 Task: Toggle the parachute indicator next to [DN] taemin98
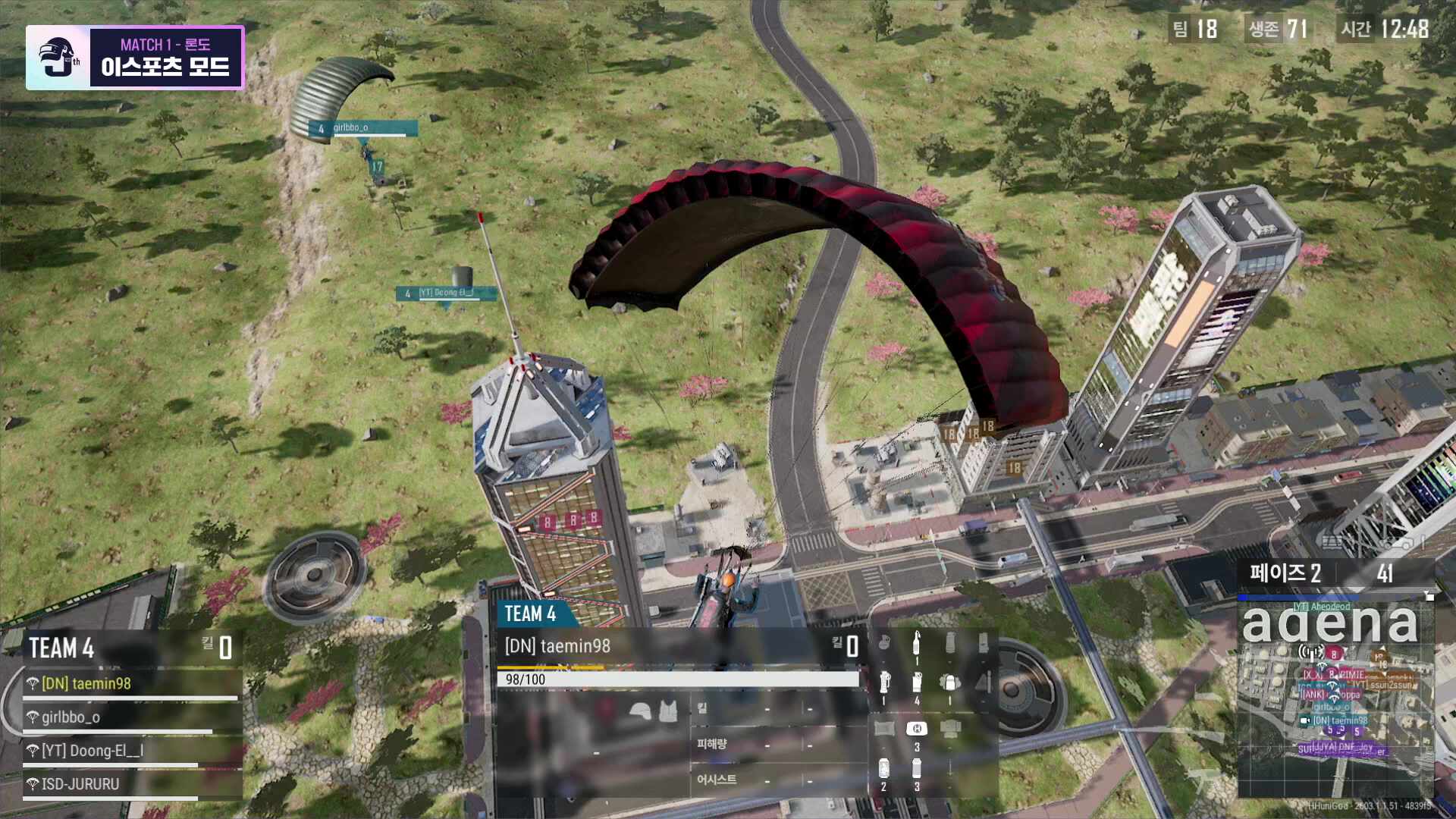[x=33, y=684]
